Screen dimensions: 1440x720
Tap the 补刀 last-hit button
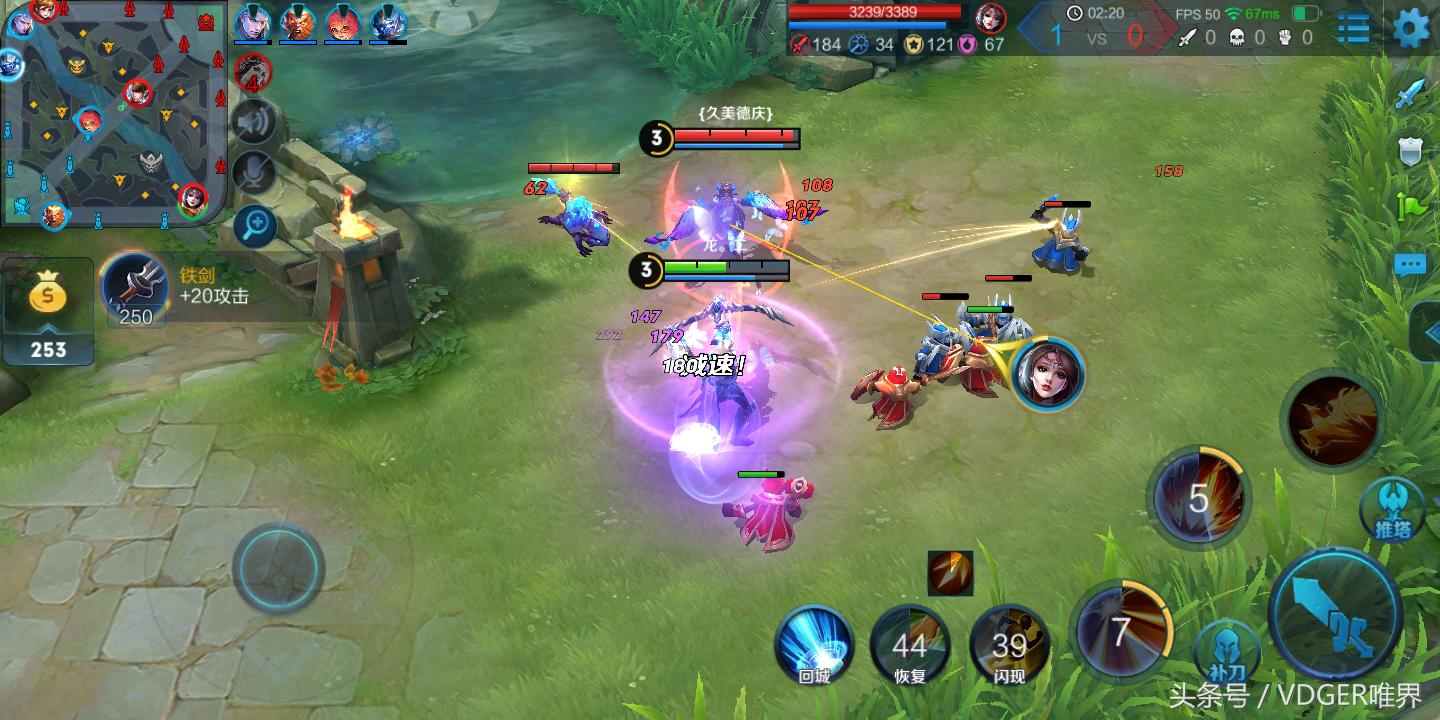tap(1226, 650)
